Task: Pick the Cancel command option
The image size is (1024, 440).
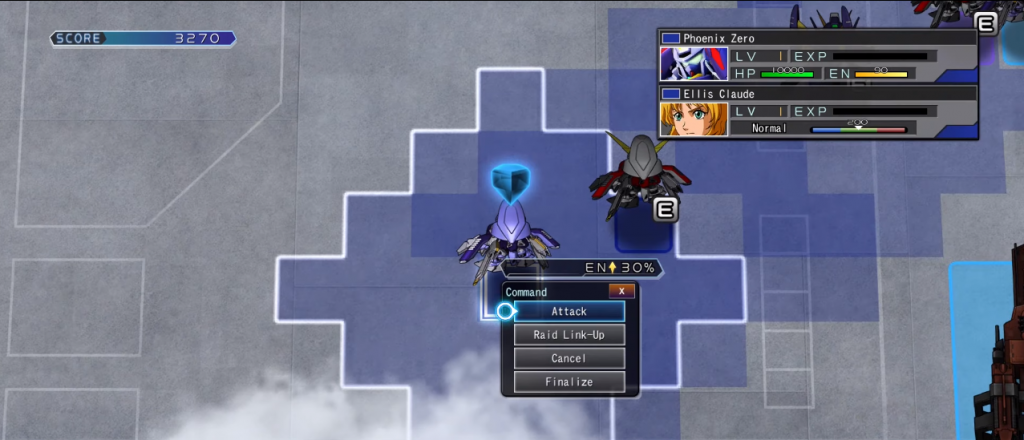Action: 569,358
